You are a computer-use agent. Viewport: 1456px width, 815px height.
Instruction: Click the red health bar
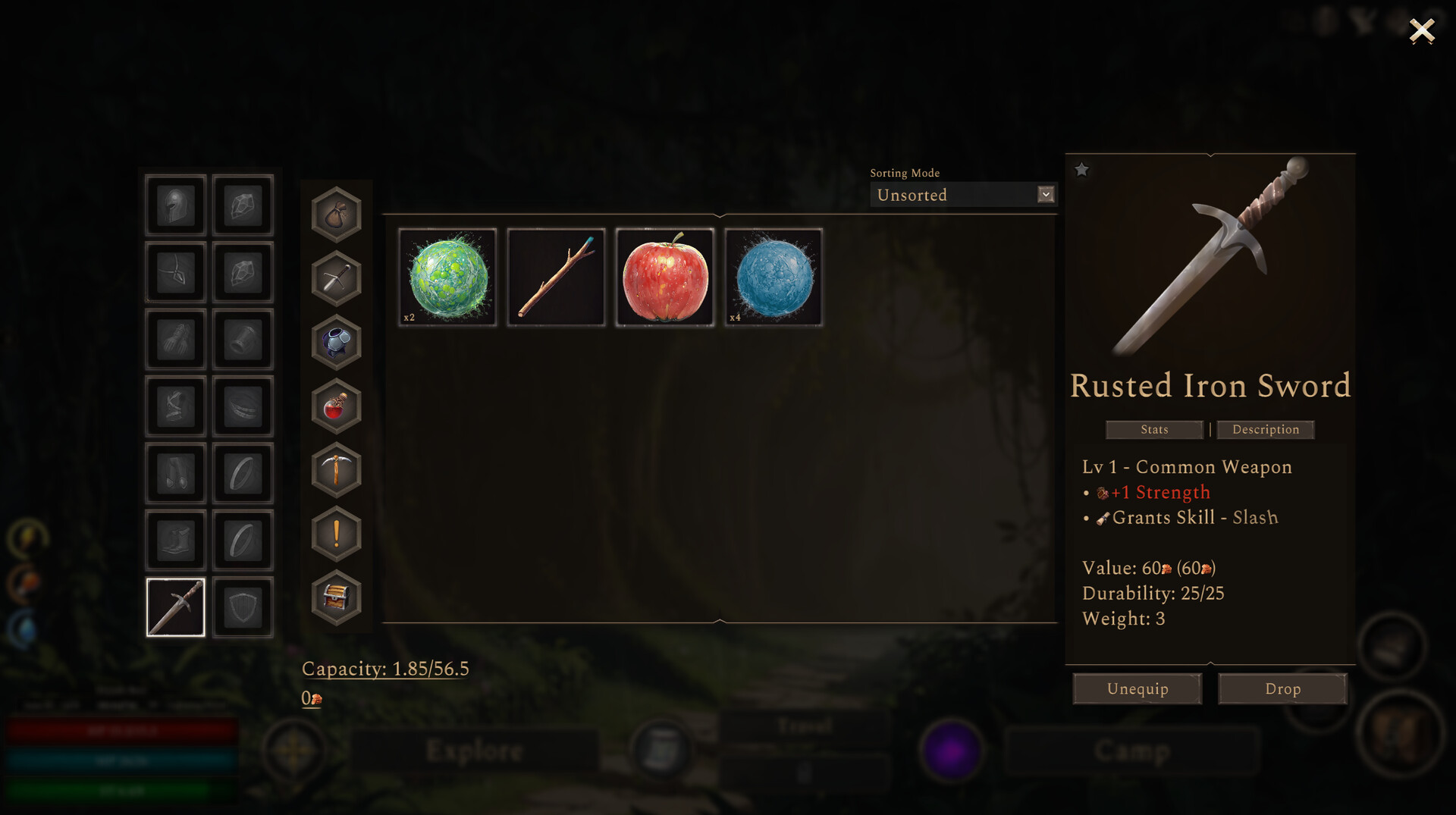click(x=121, y=730)
